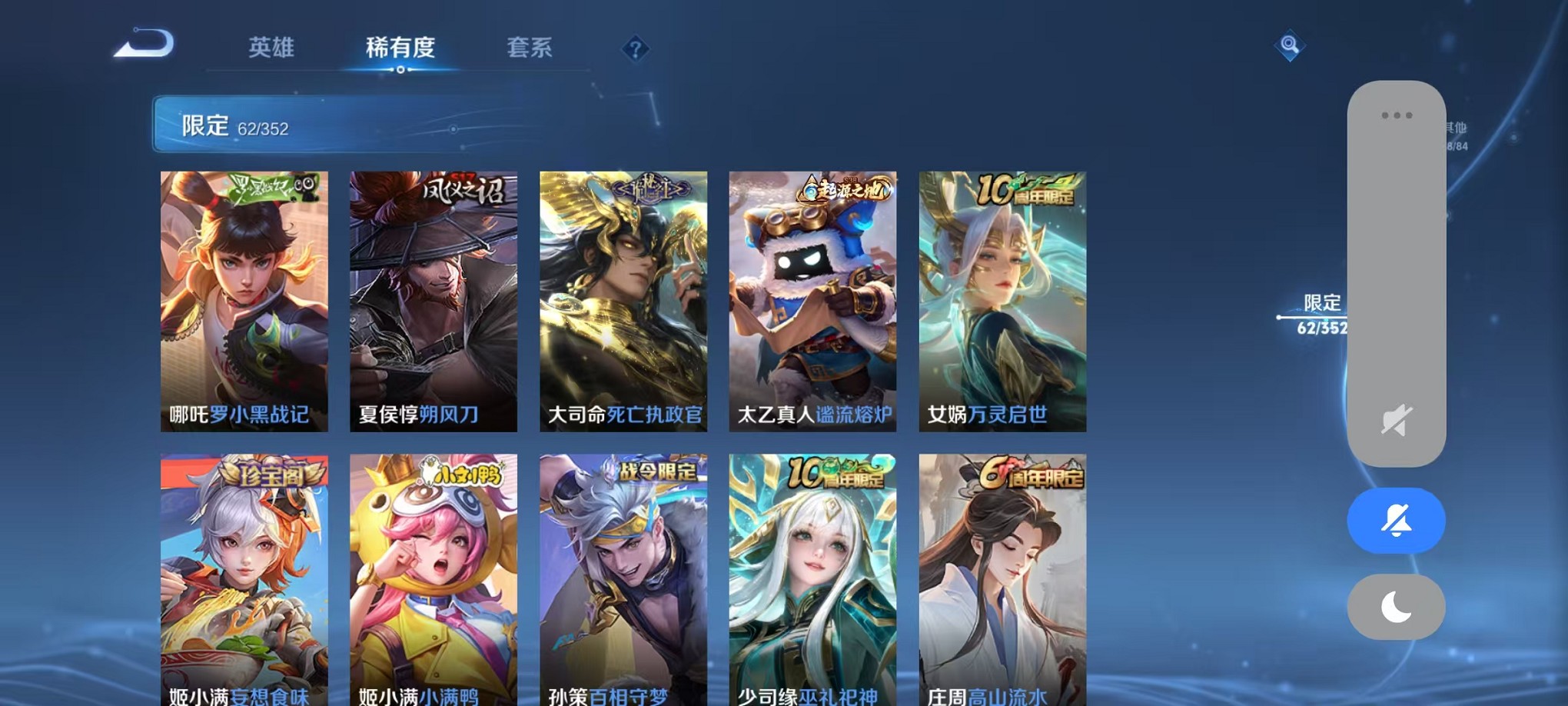Disable the blue notification mute bell toggle
The image size is (1568, 706).
(1395, 521)
